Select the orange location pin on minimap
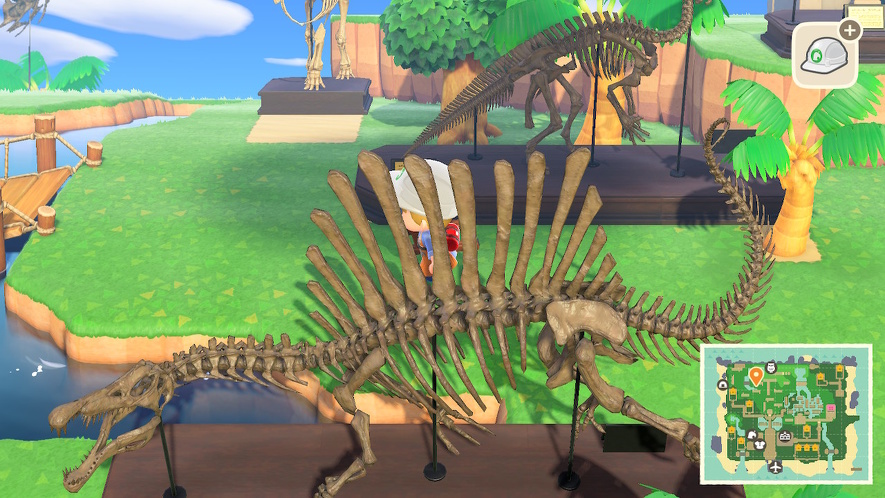The width and height of the screenshot is (885, 498). click(x=755, y=376)
